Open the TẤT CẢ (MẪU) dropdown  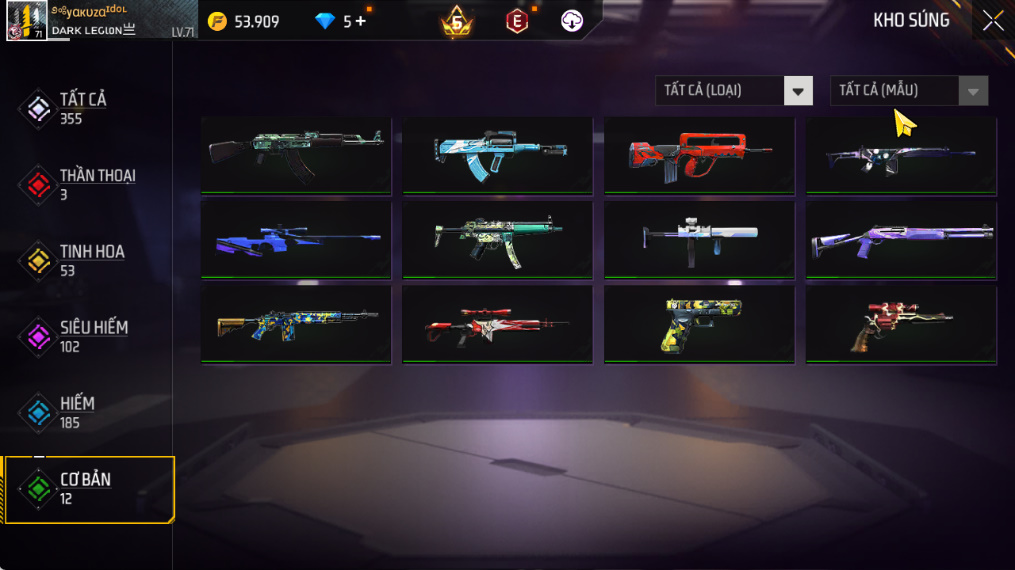(908, 91)
